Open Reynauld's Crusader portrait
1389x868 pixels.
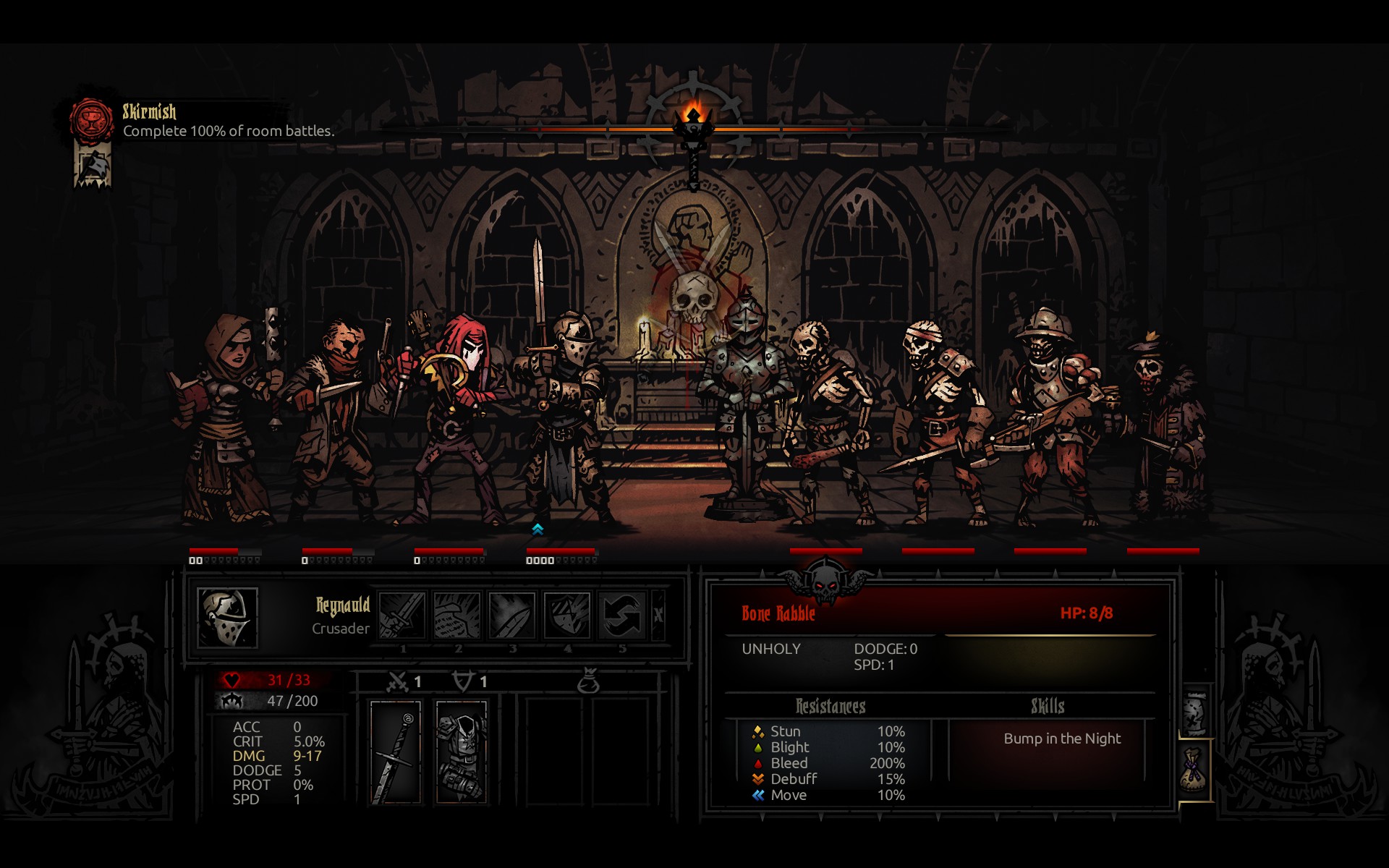point(227,617)
